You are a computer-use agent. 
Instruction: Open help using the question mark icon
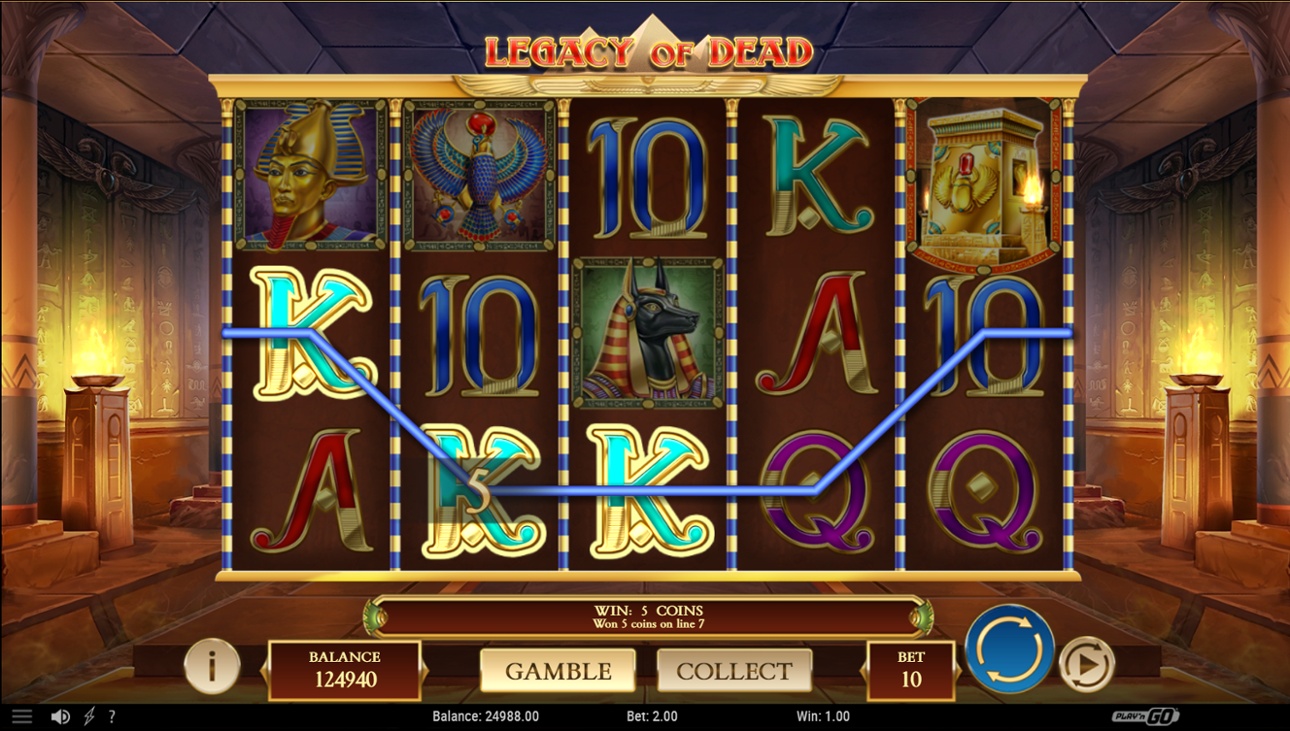pos(112,716)
